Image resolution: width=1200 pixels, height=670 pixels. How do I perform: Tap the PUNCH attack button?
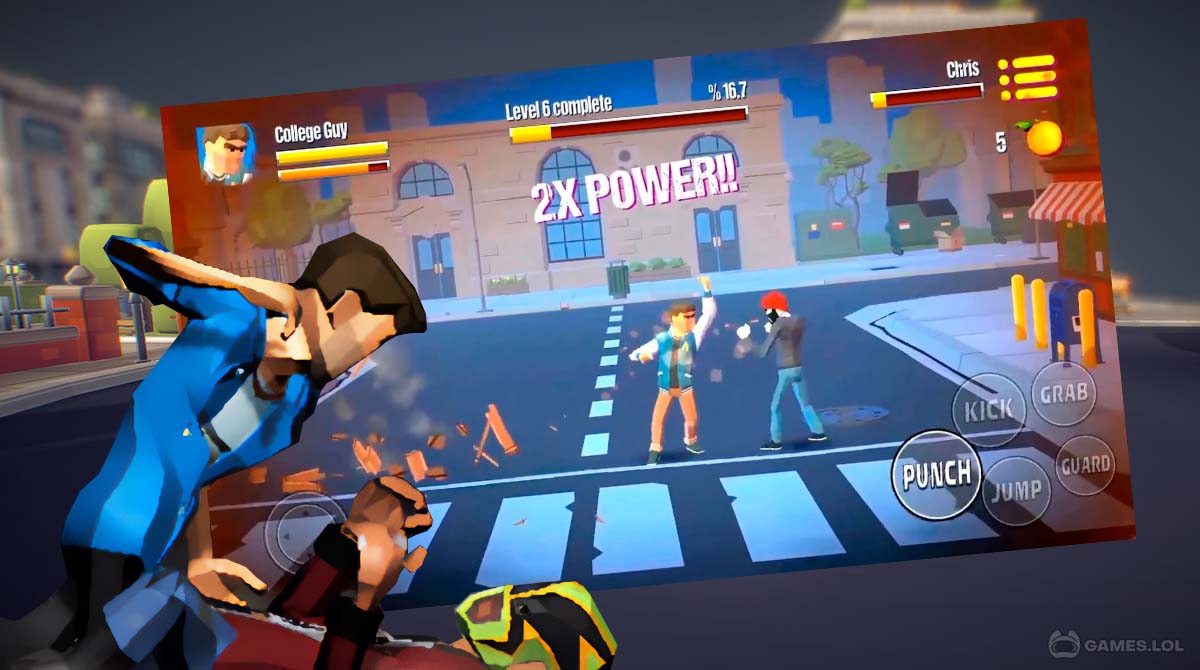coord(937,475)
